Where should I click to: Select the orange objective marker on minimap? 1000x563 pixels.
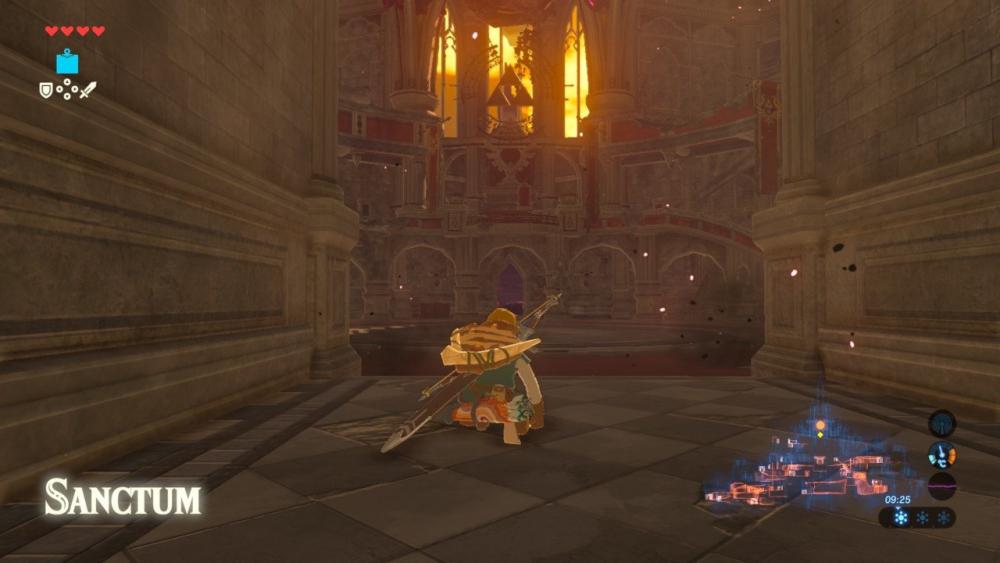(x=820, y=424)
